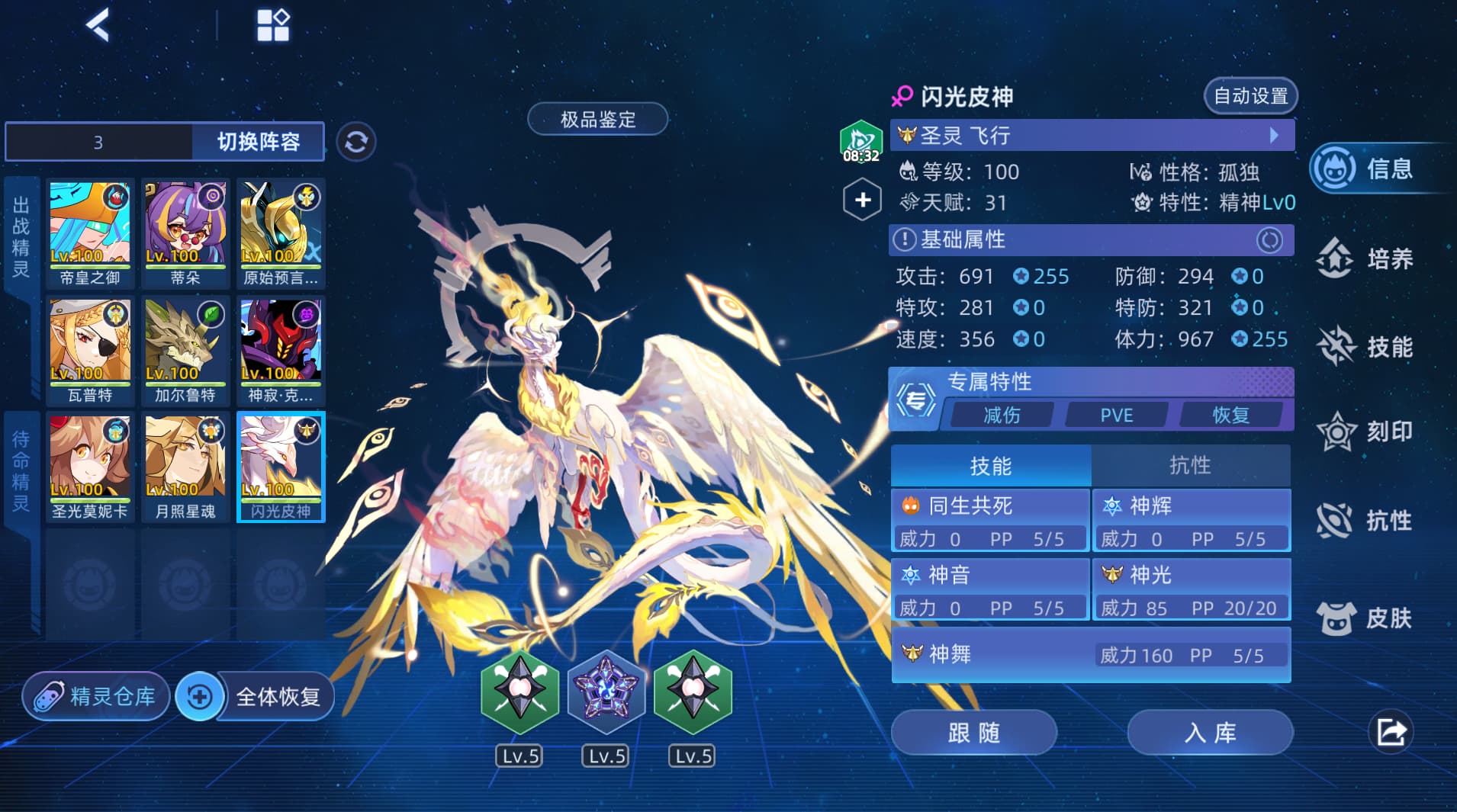Store the spirit with 入库
This screenshot has width=1457, height=812.
point(1210,733)
